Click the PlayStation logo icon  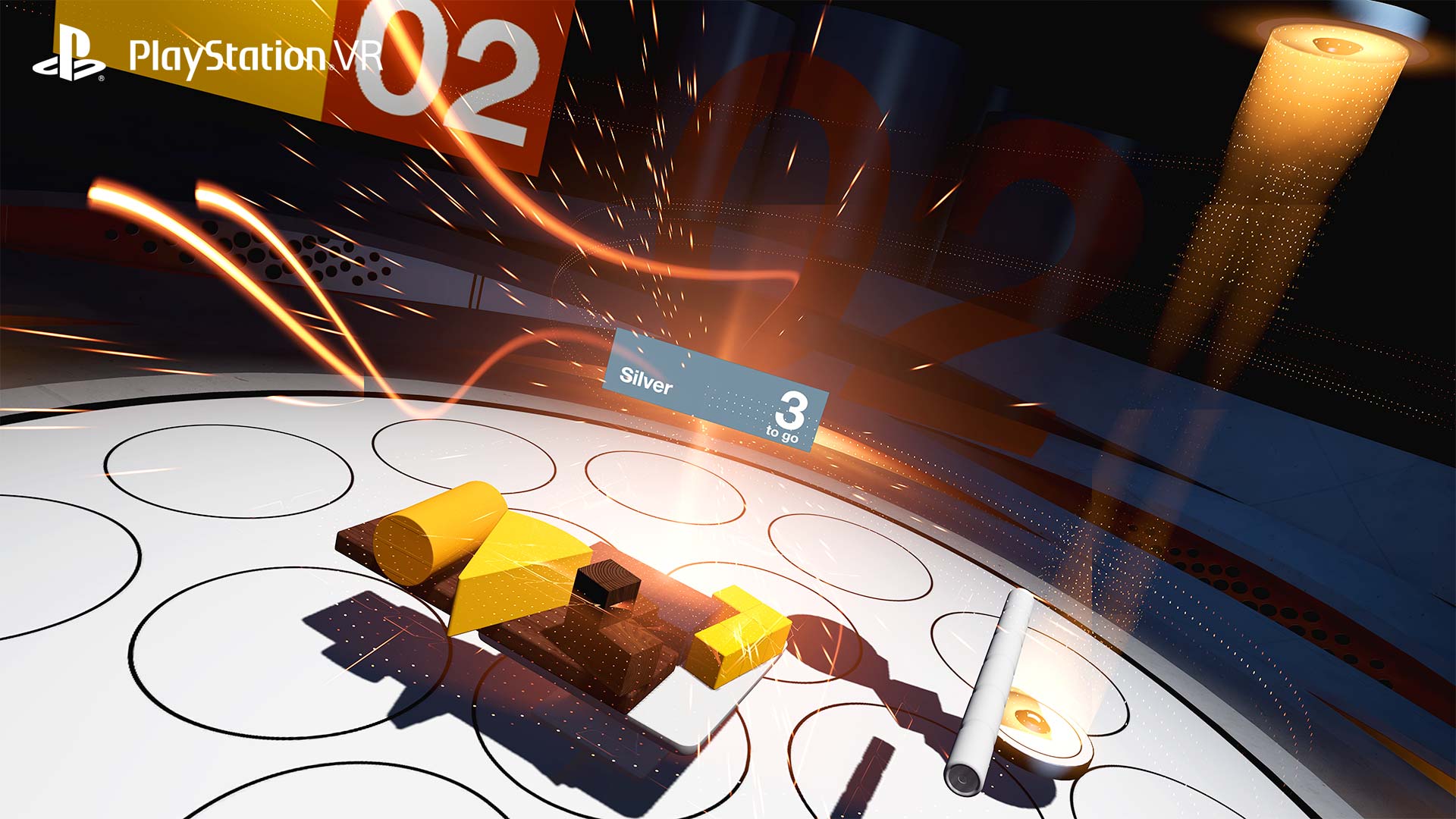click(72, 55)
